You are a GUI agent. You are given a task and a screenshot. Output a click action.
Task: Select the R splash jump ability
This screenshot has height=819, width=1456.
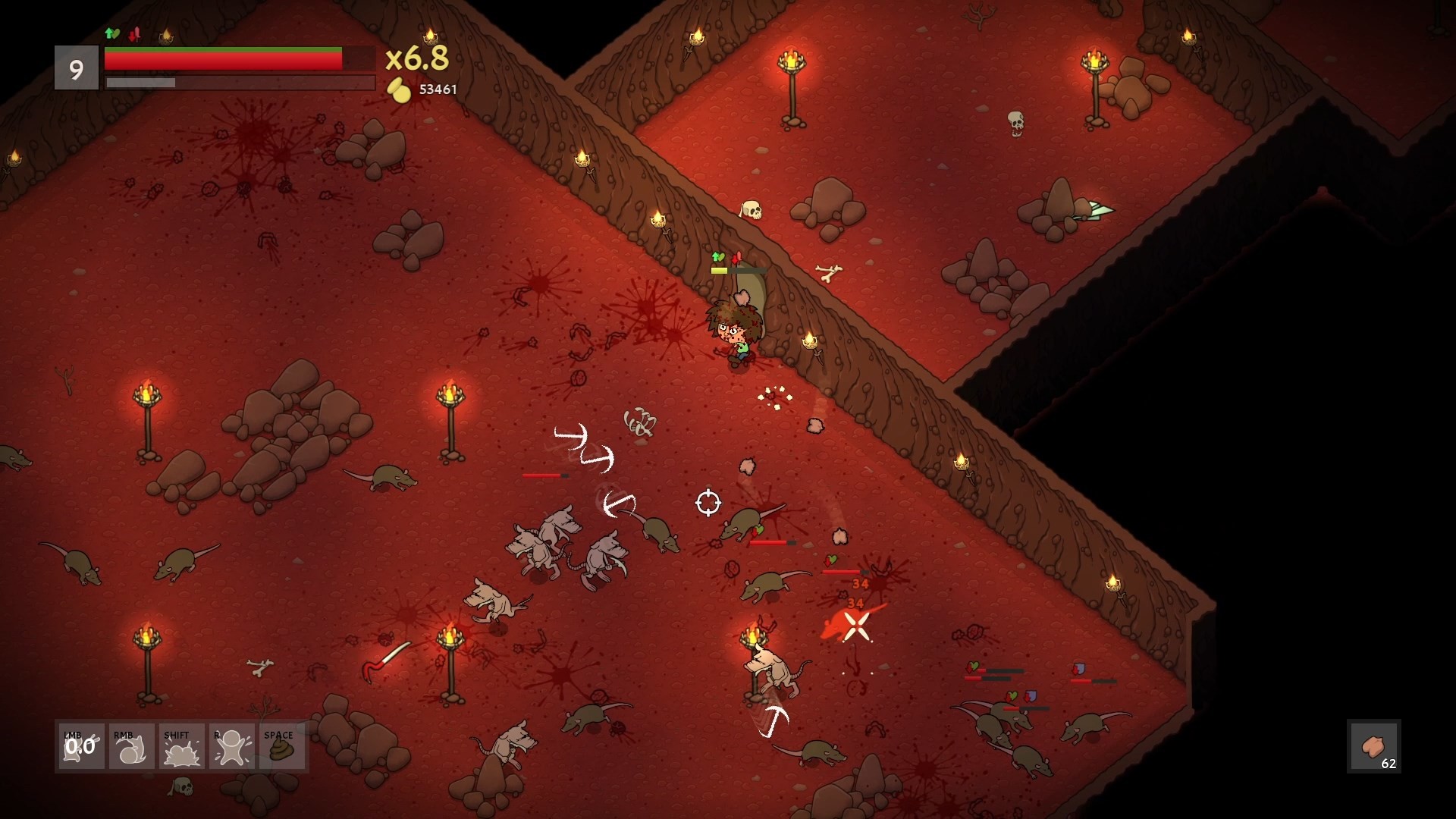point(231,747)
